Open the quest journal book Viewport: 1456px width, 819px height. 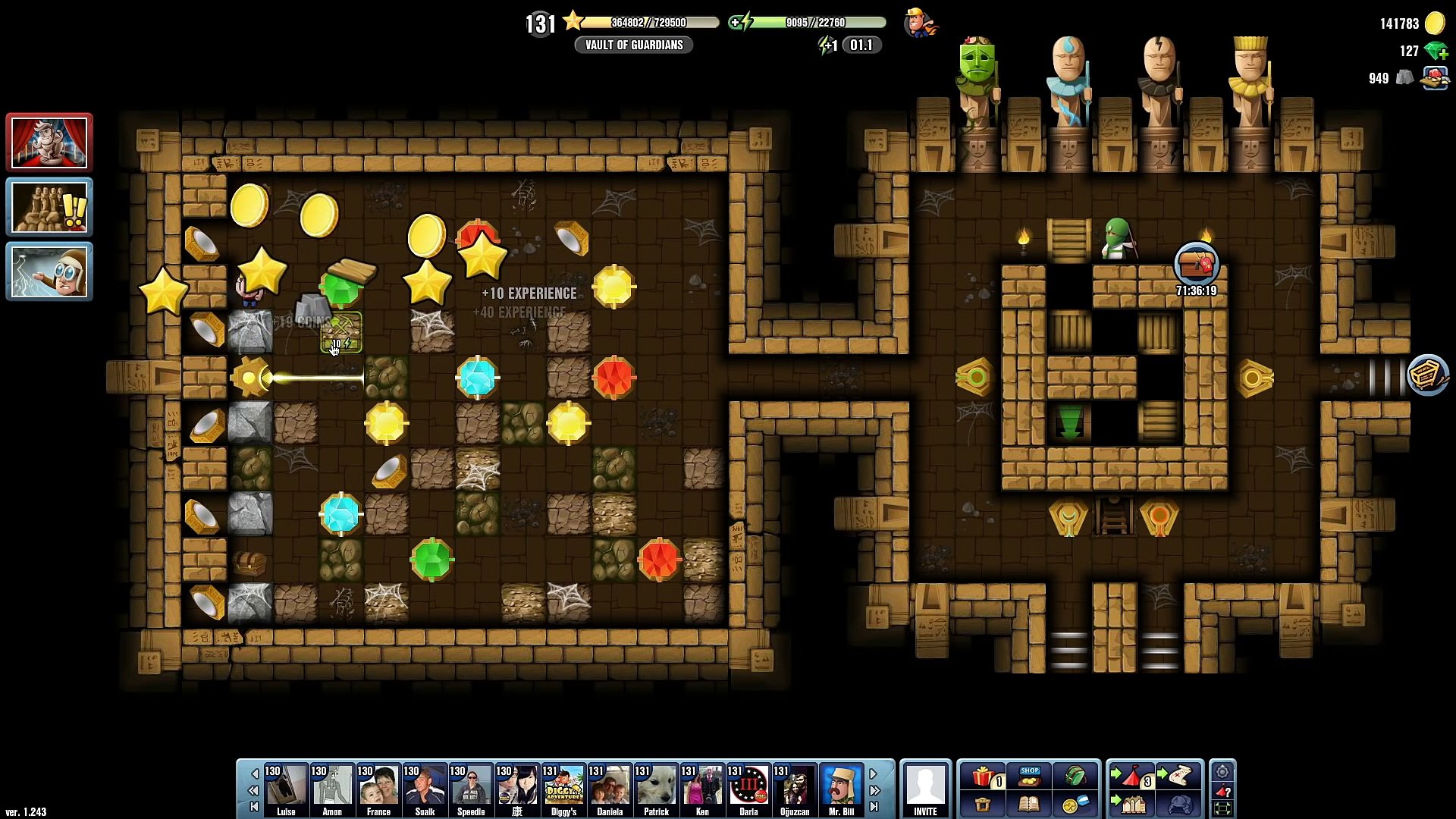click(x=1029, y=805)
